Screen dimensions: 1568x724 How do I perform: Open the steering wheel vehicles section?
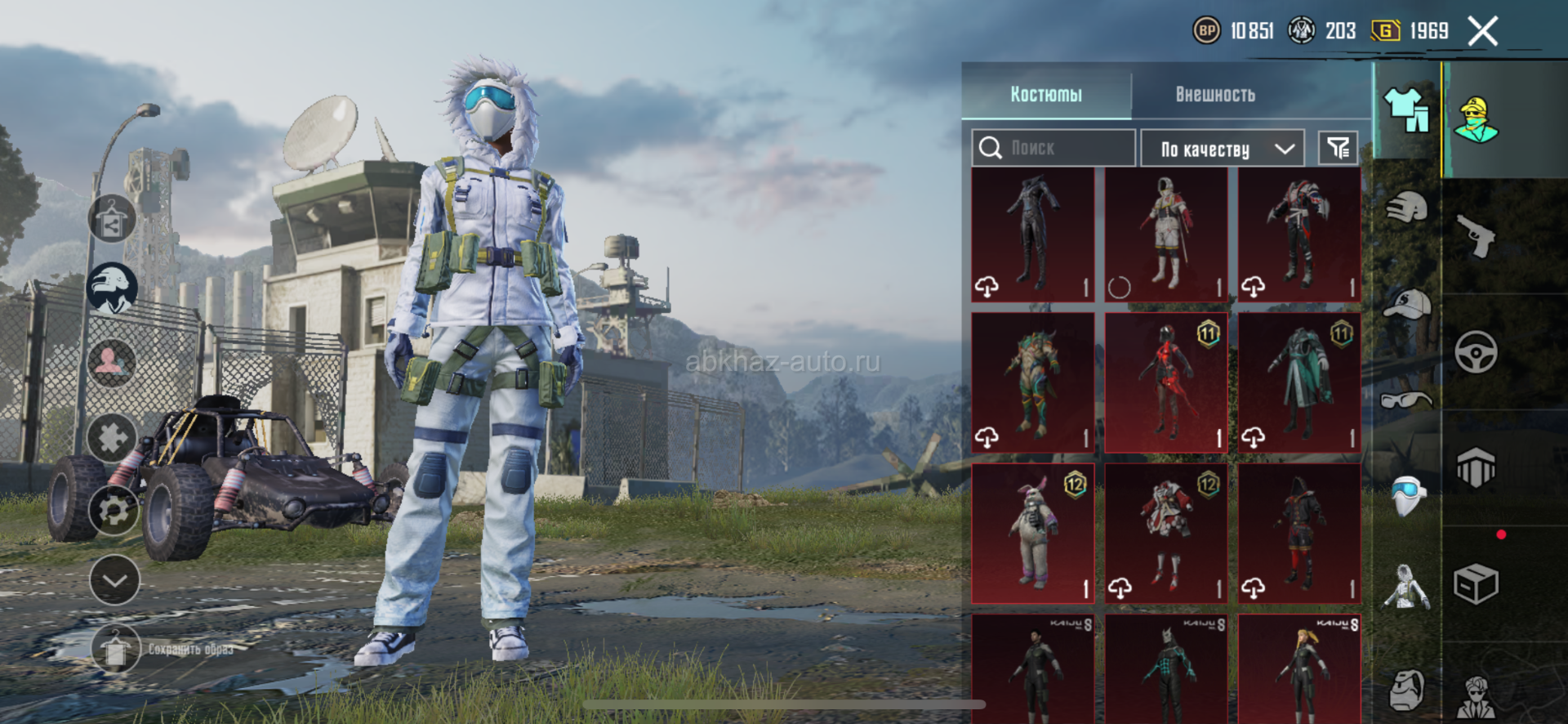click(1477, 352)
